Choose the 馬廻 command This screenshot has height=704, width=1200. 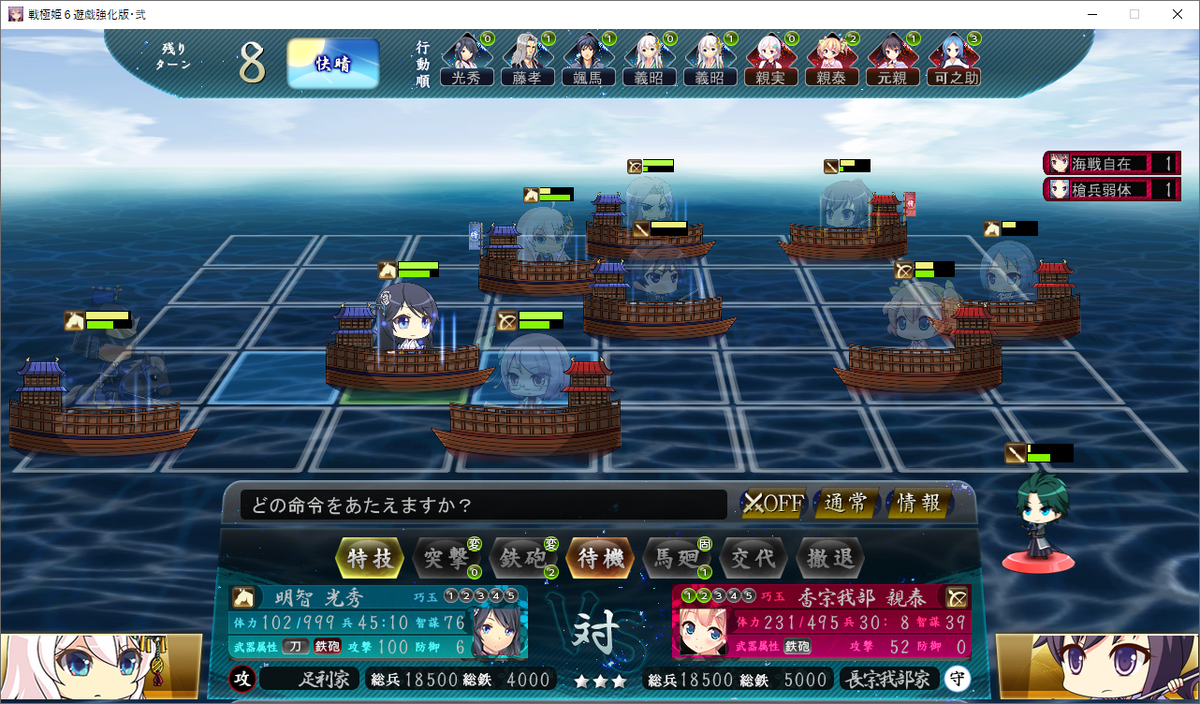(x=675, y=558)
